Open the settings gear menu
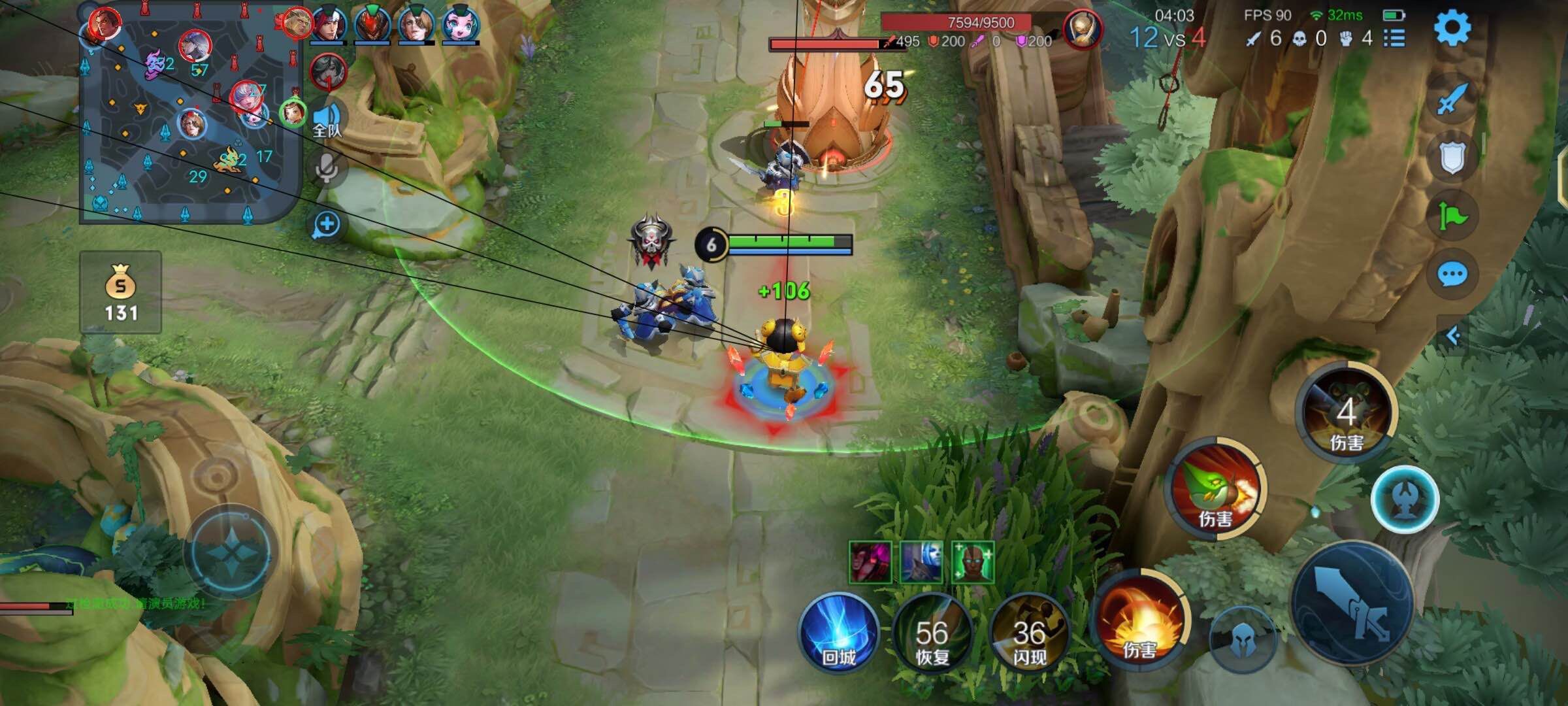 click(x=1452, y=27)
